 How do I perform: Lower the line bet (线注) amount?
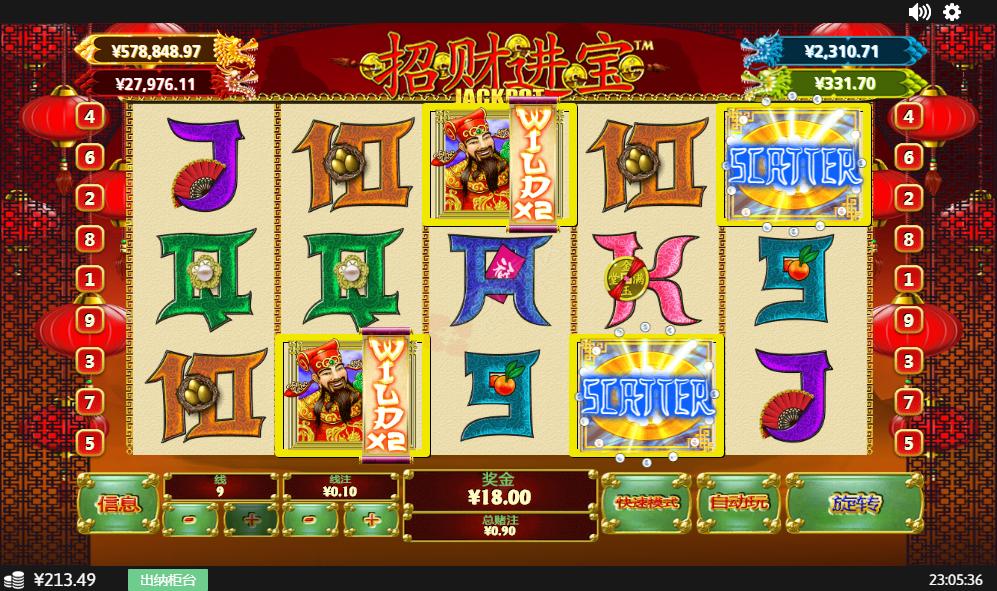pyautogui.click(x=311, y=519)
